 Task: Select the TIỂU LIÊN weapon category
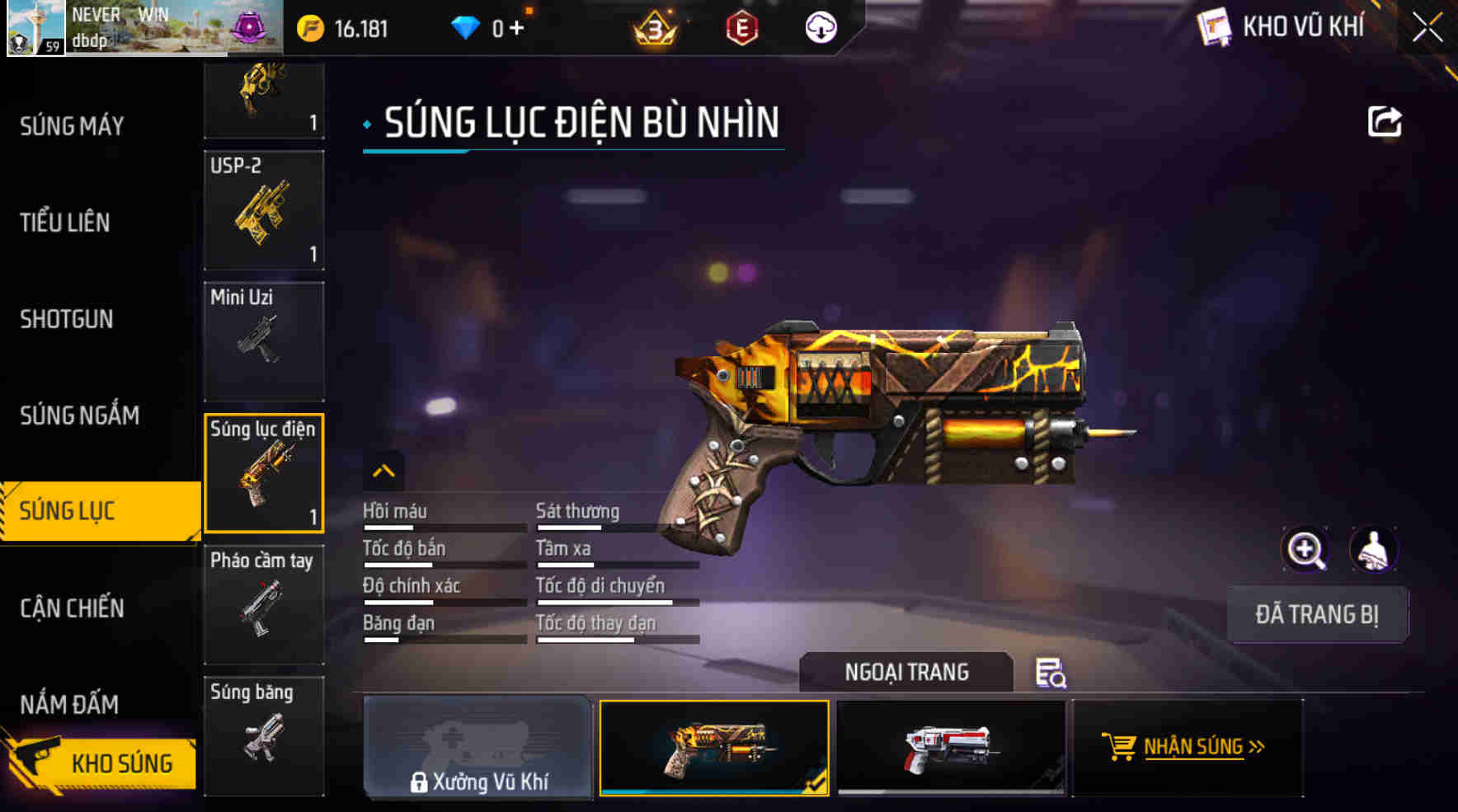click(66, 223)
